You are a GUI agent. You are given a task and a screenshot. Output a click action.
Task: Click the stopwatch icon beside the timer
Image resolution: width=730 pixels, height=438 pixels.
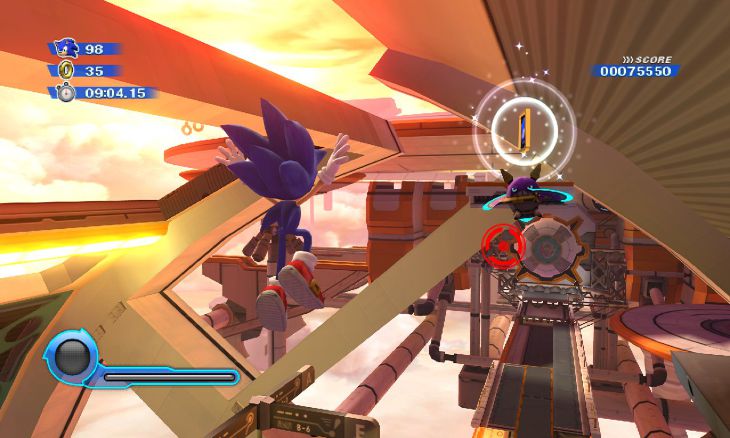(x=66, y=93)
